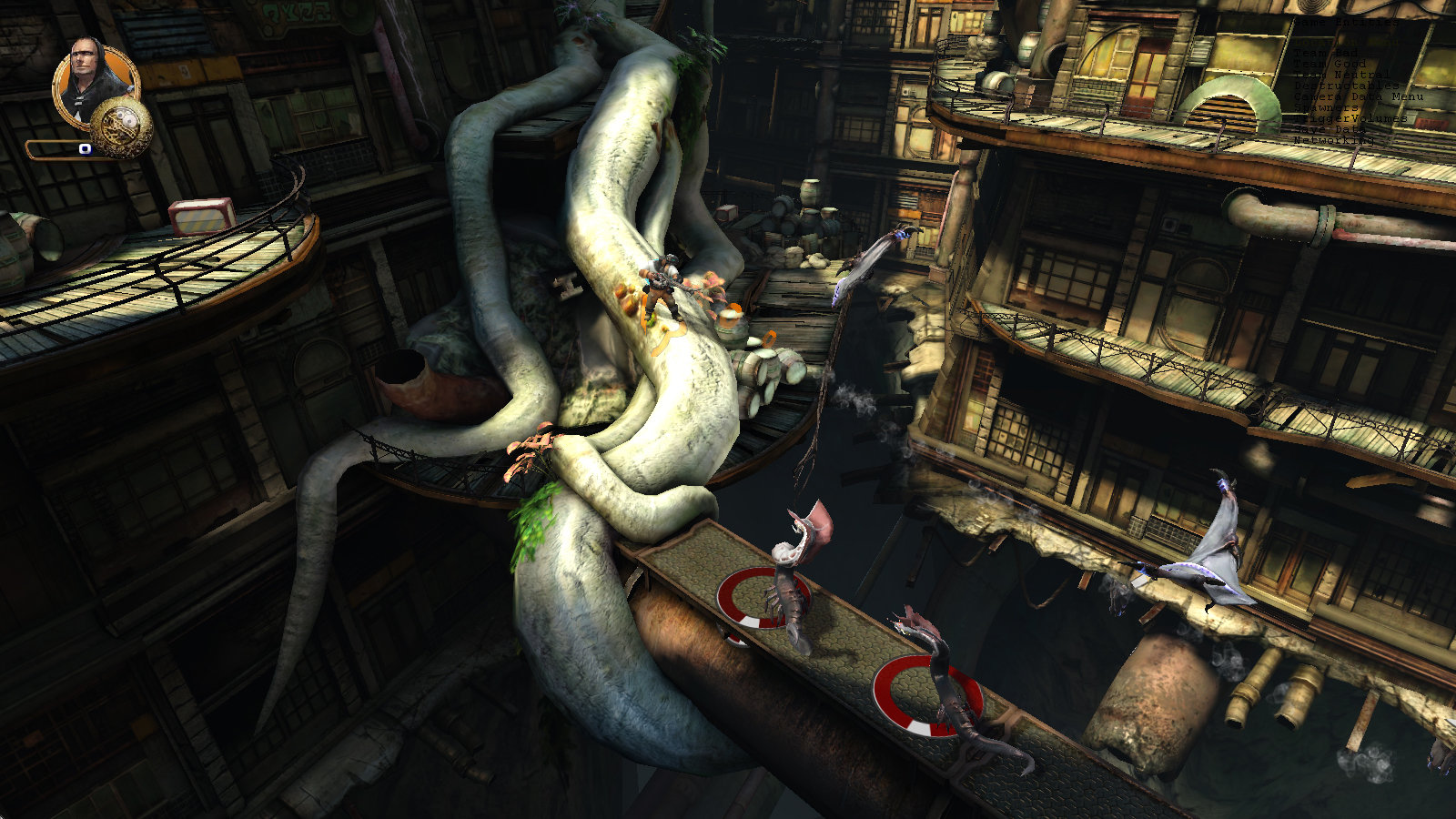Select the TriggerVolumes entry
This screenshot has width=1456, height=819.
tap(1350, 118)
